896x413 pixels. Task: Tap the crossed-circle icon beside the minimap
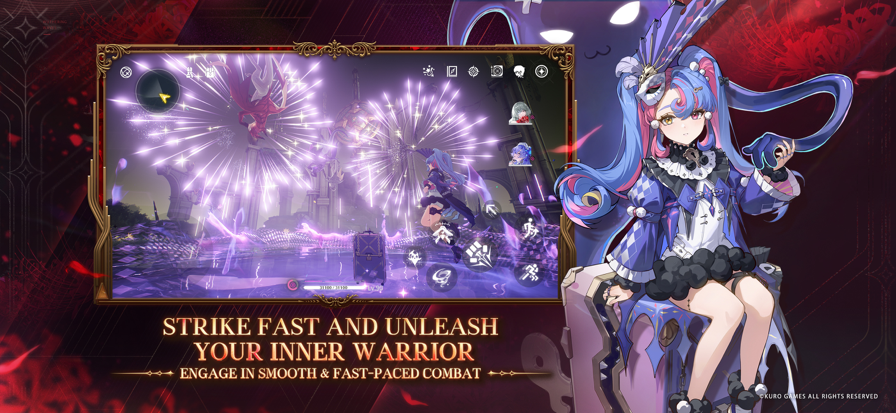[126, 72]
